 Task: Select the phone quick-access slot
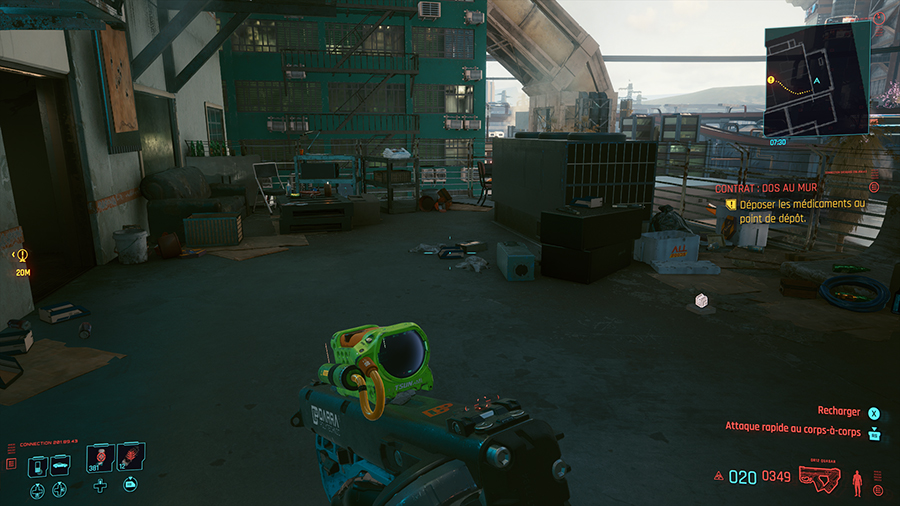36,465
